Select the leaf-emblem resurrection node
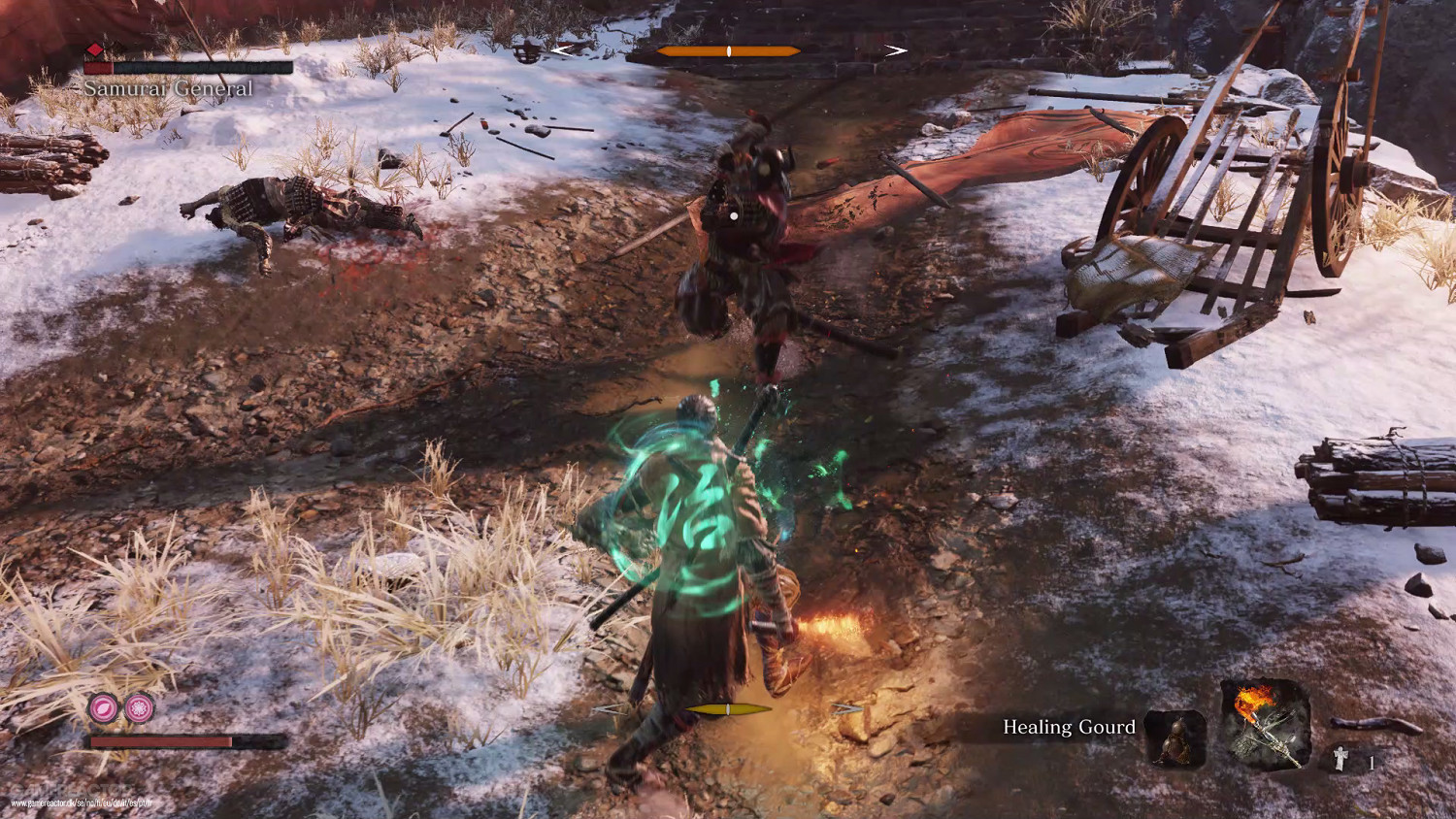Viewport: 1456px width, 819px height. coord(101,709)
